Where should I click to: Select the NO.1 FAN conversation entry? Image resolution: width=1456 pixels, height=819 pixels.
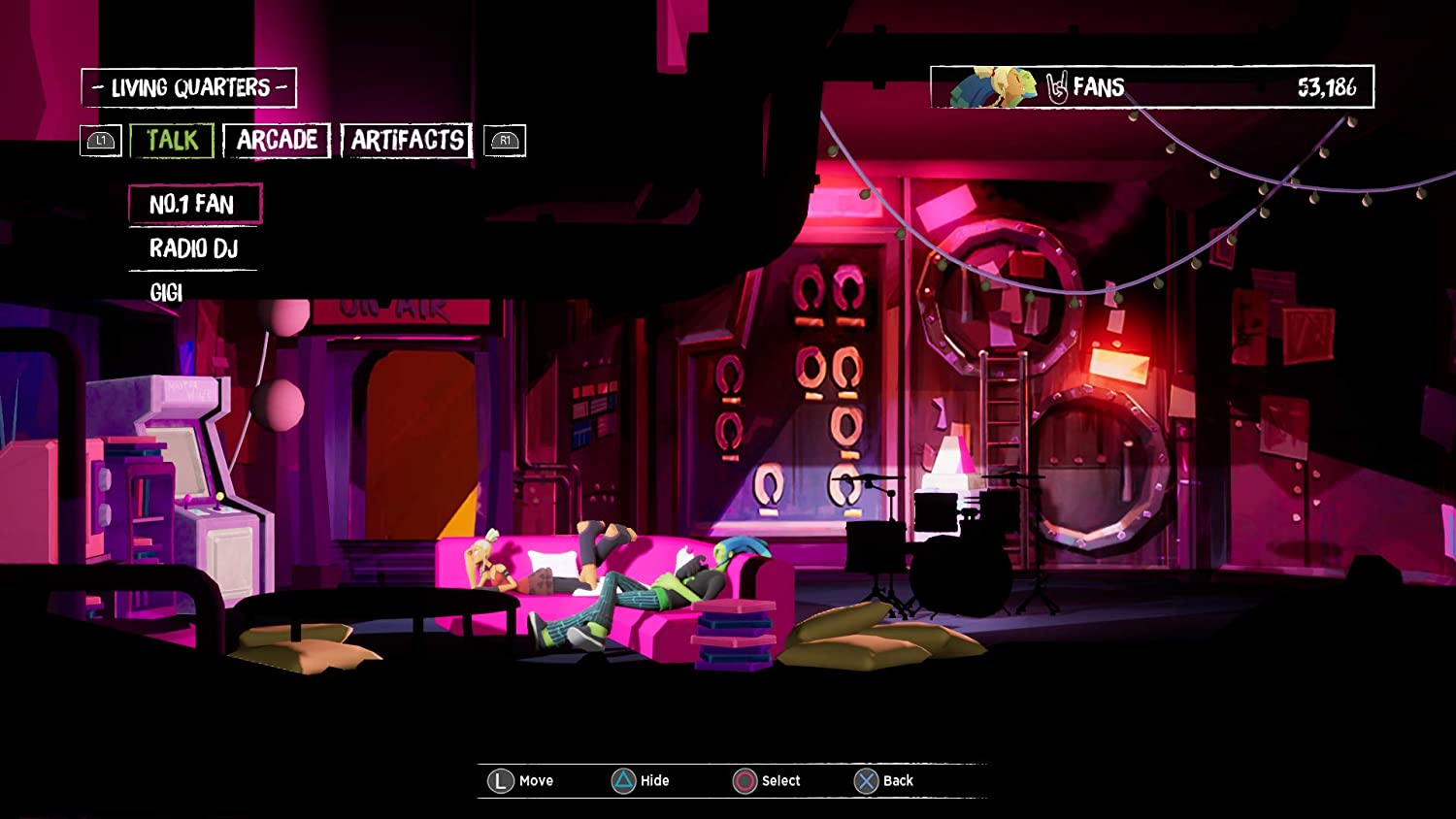click(x=192, y=205)
